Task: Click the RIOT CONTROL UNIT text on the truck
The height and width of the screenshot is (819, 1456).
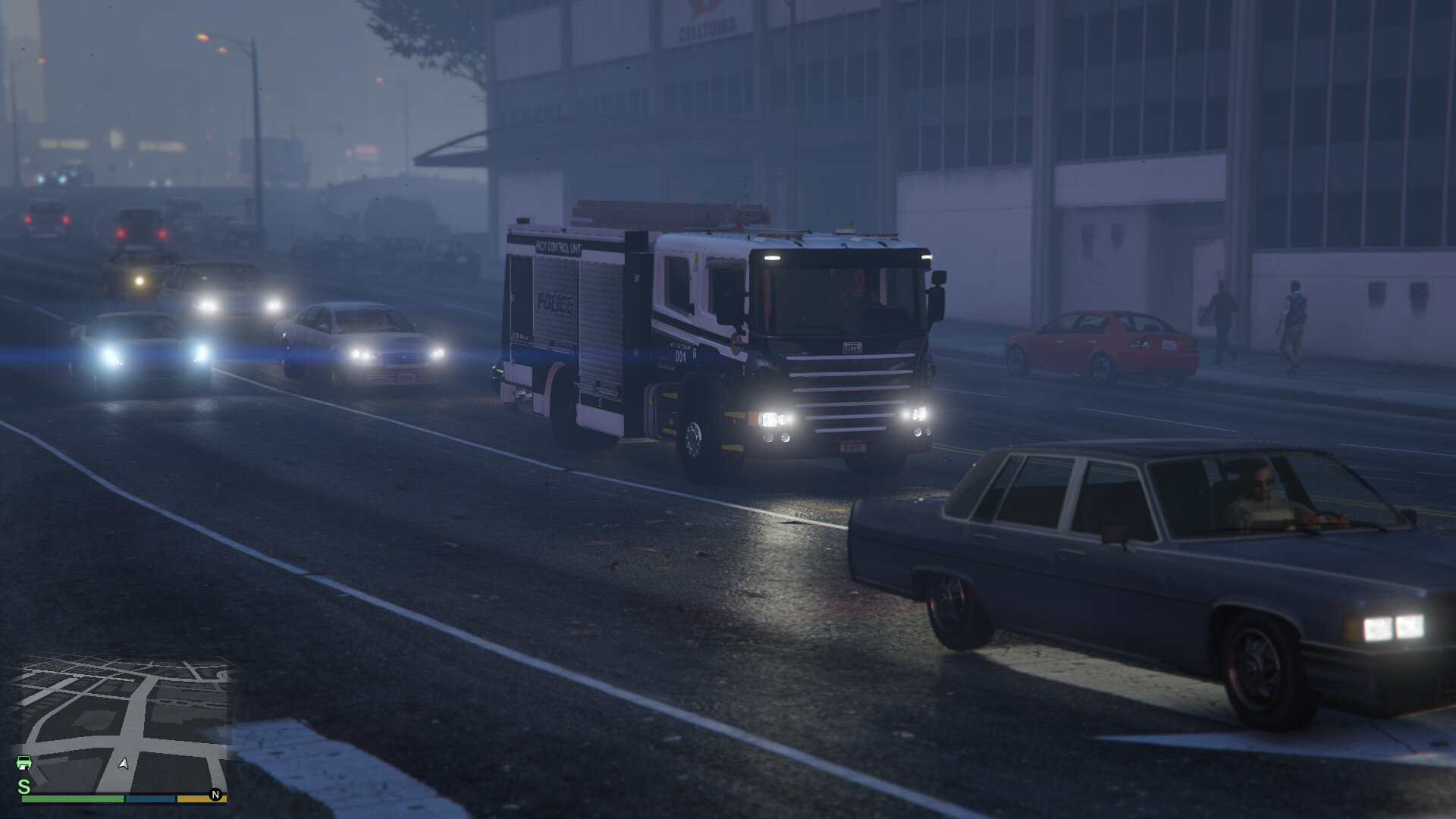Action: coord(558,247)
